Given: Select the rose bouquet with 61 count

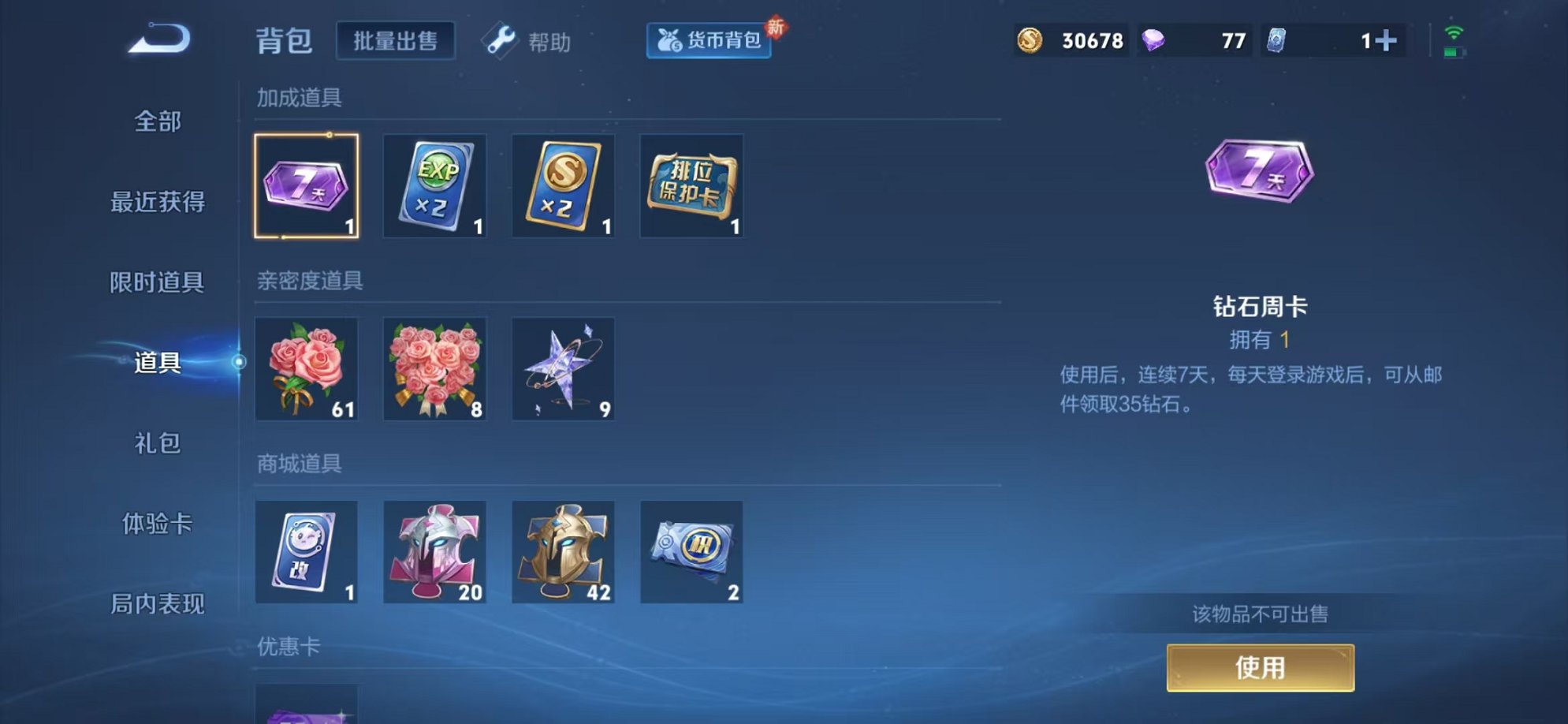Looking at the screenshot, I should click(x=307, y=369).
